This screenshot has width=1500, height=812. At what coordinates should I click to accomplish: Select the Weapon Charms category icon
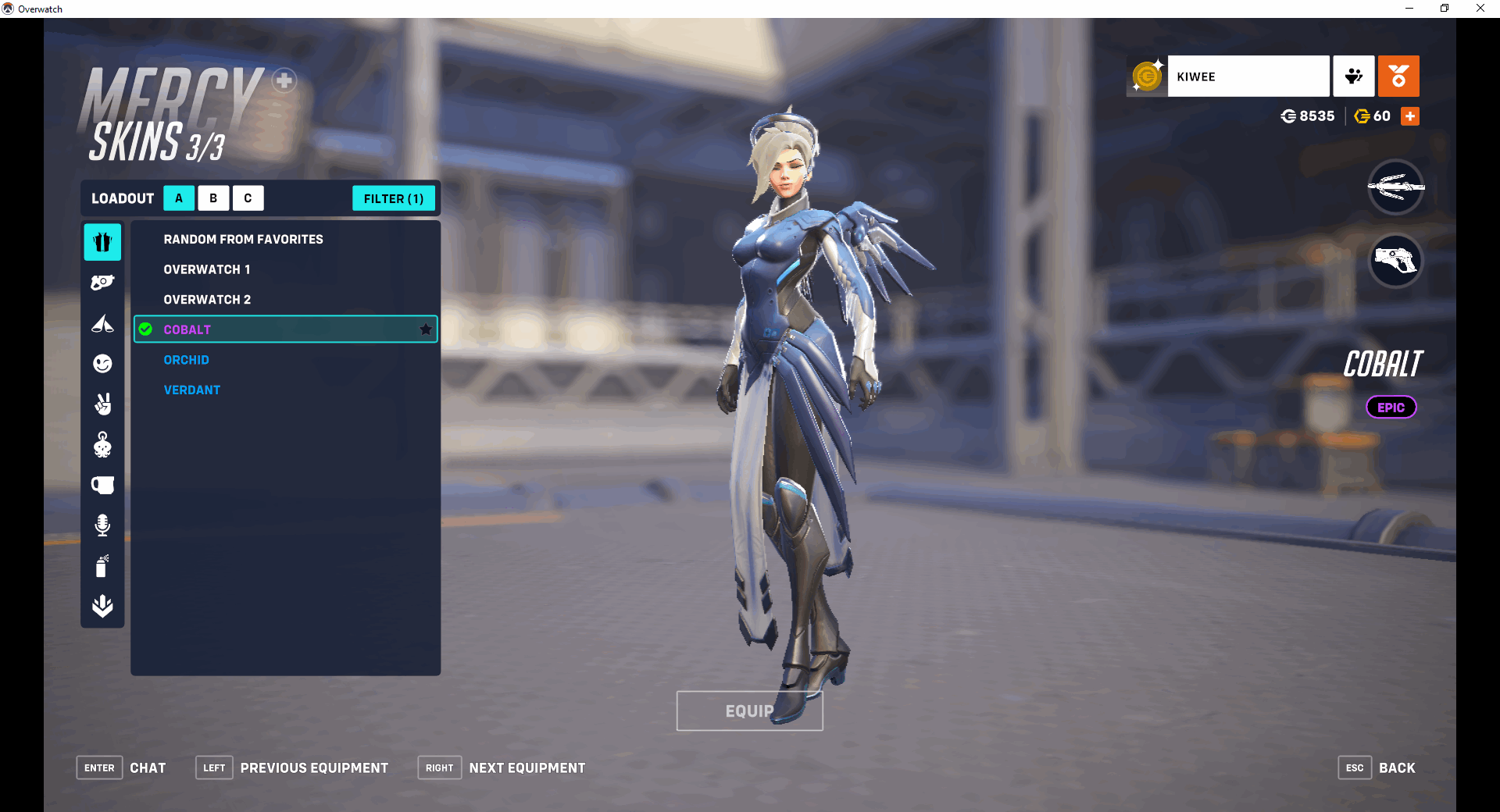click(102, 445)
